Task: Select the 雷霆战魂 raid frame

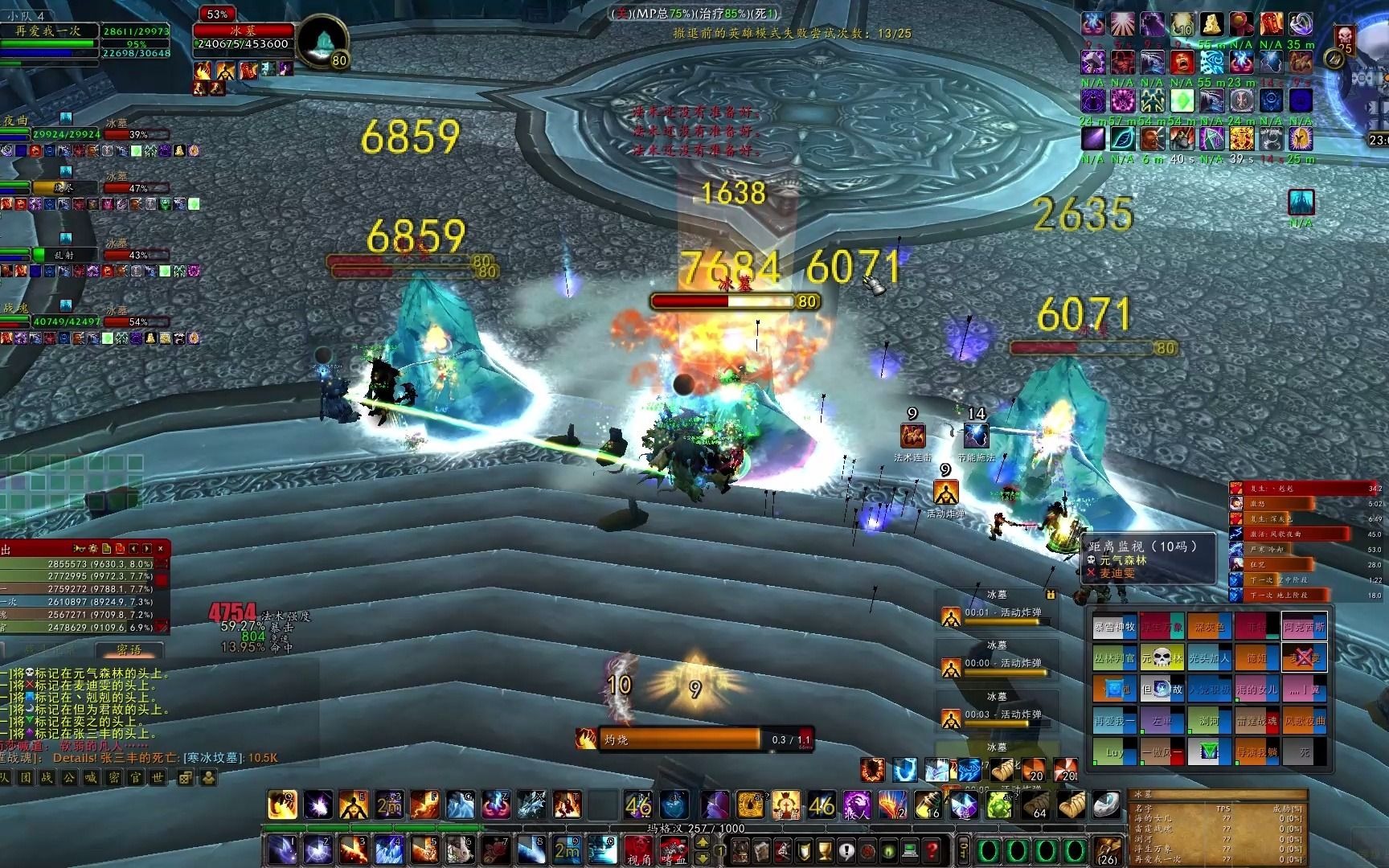Action: (1256, 721)
